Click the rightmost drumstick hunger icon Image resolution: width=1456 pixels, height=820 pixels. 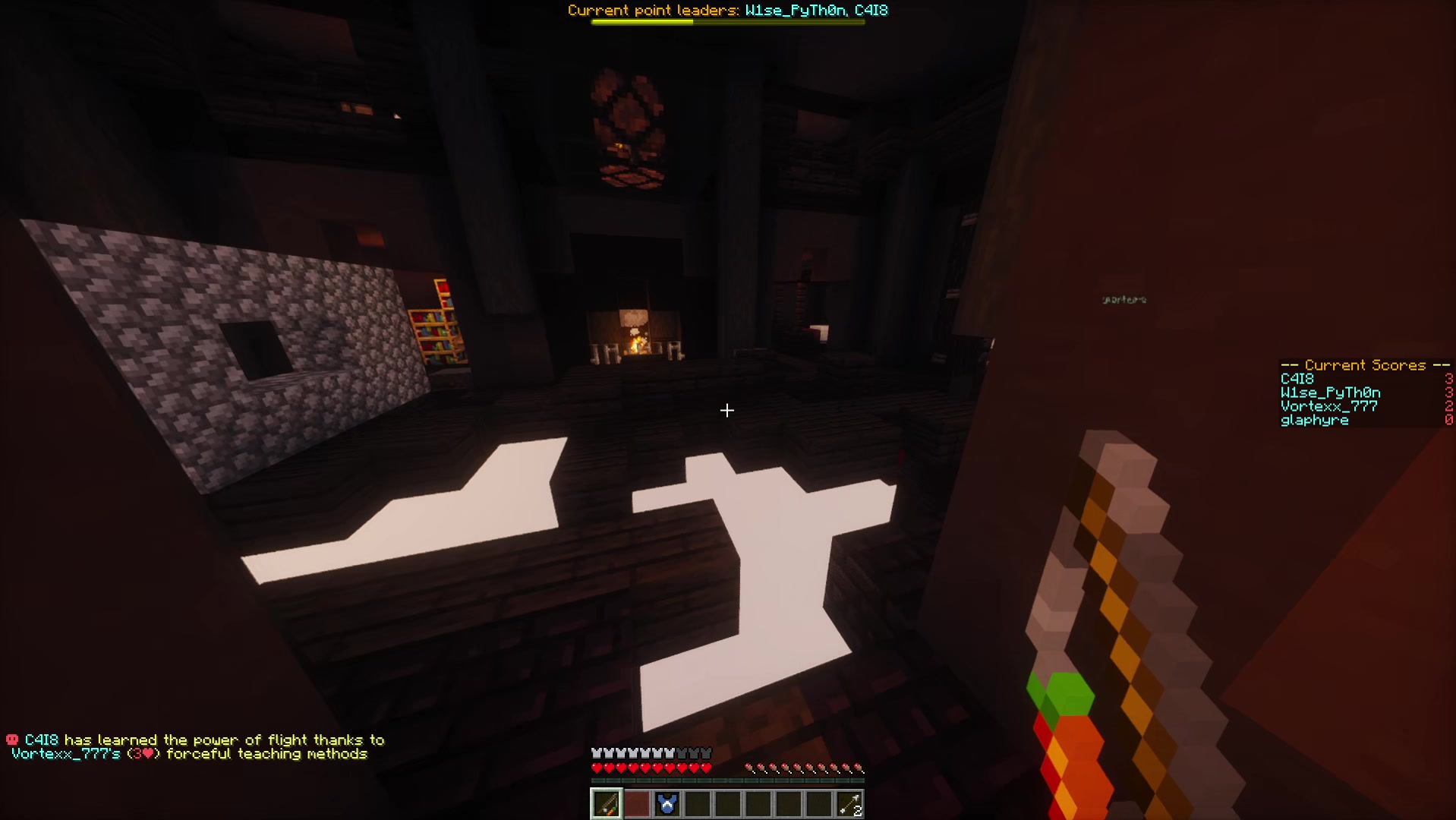click(x=860, y=767)
